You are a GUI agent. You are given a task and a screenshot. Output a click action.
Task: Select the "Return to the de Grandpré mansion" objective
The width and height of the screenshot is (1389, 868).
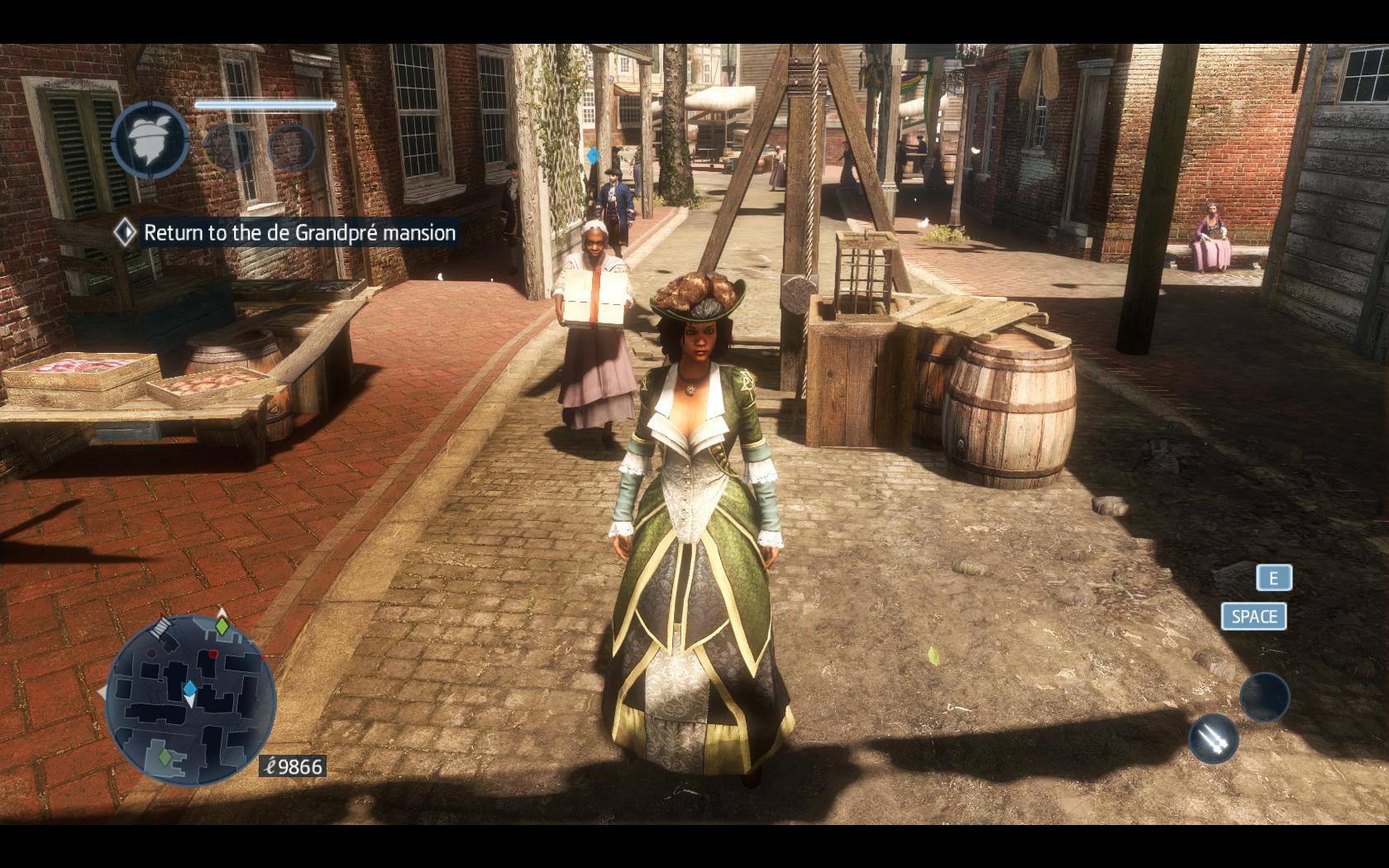coord(299,233)
